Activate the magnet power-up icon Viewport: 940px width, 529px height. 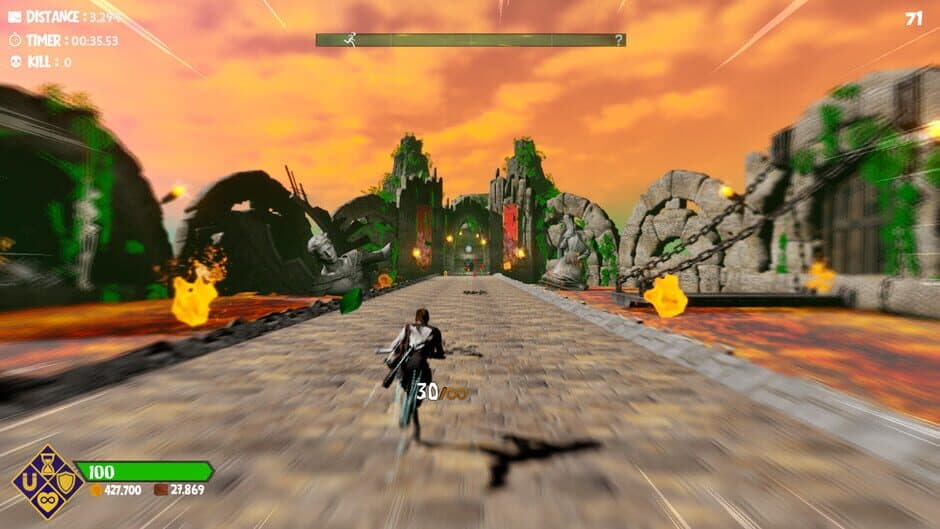(x=31, y=482)
